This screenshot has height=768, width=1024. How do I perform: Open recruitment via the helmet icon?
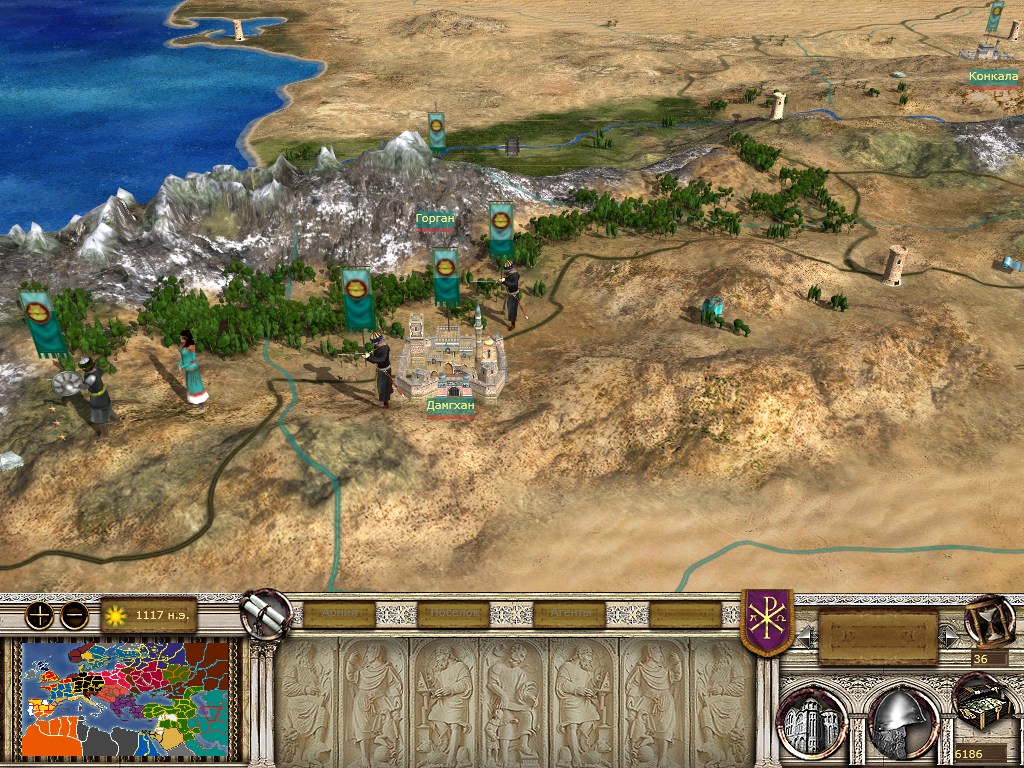coord(903,719)
